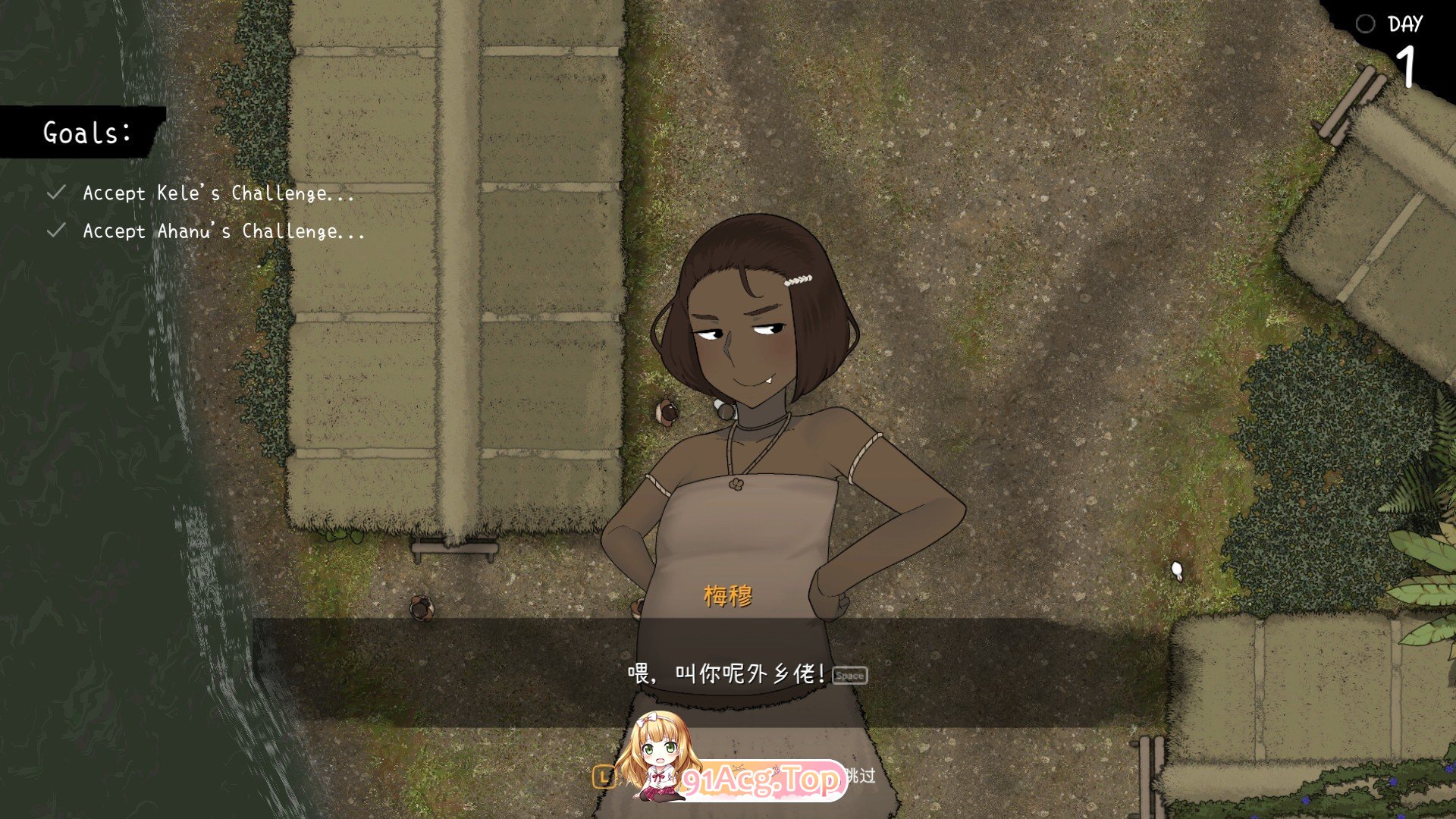
Task: Click the 梅穆 name label above the dialogue
Action: pos(726,596)
